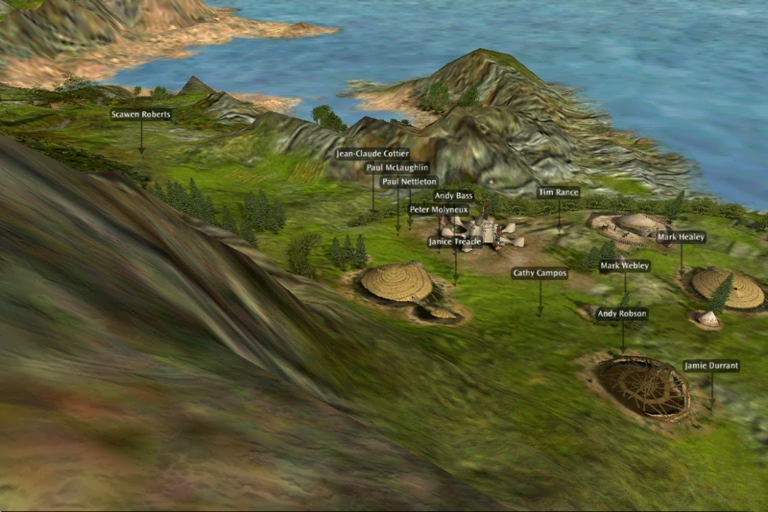The height and width of the screenshot is (512, 768).
Task: Select the Peter Molyneux name label
Action: tap(438, 210)
